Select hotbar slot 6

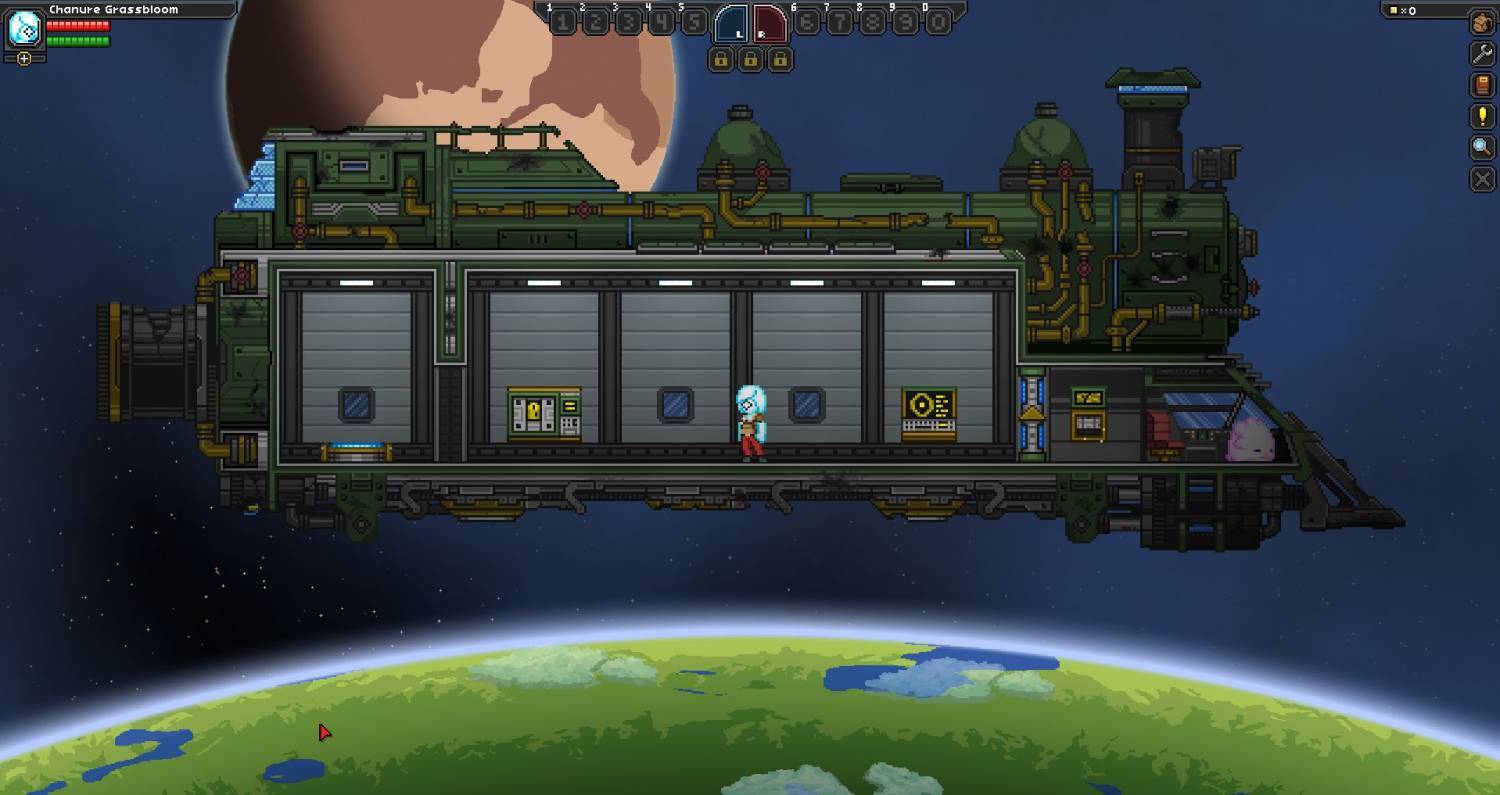coord(806,22)
